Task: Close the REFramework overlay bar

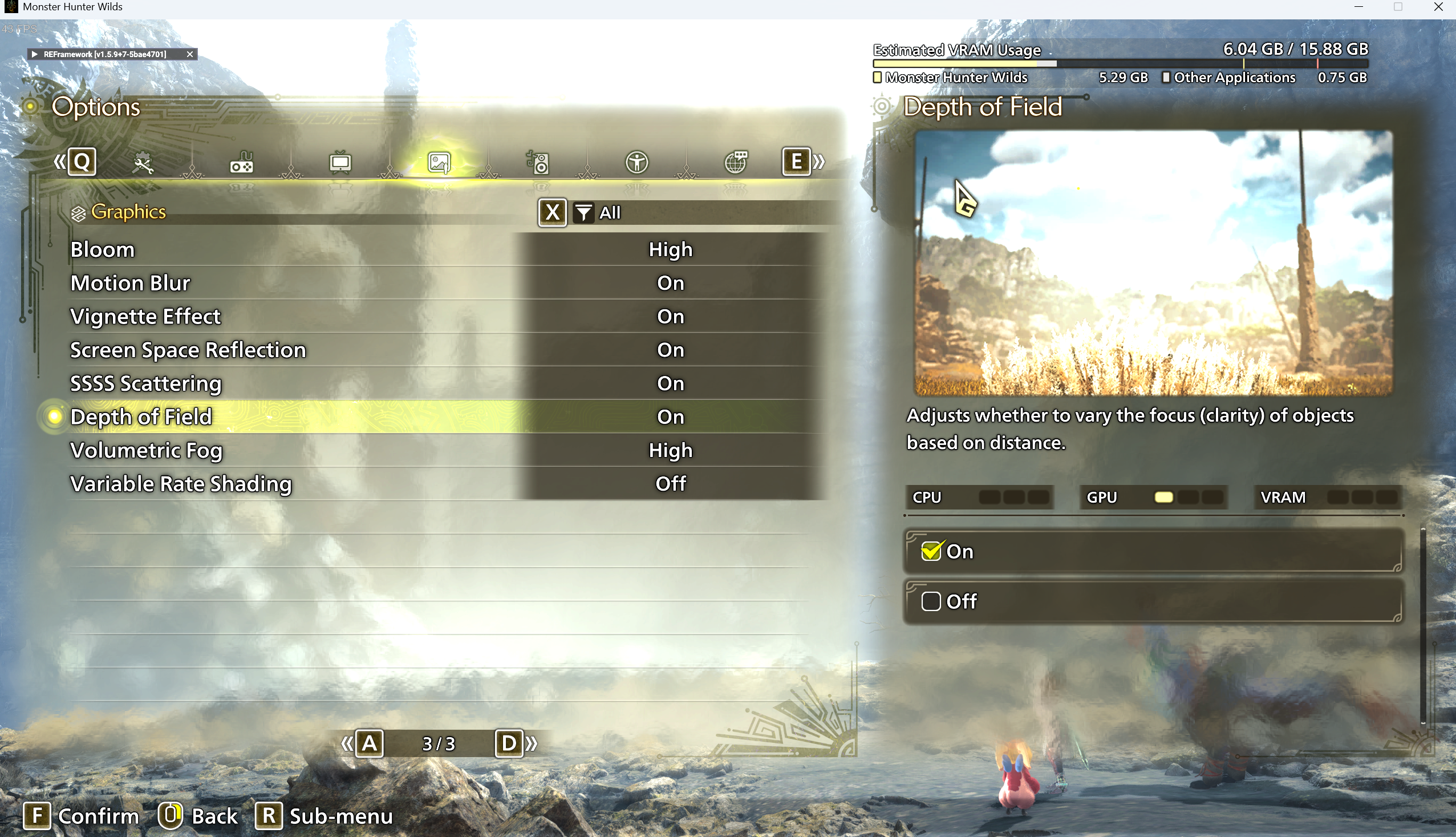Action: tap(189, 54)
